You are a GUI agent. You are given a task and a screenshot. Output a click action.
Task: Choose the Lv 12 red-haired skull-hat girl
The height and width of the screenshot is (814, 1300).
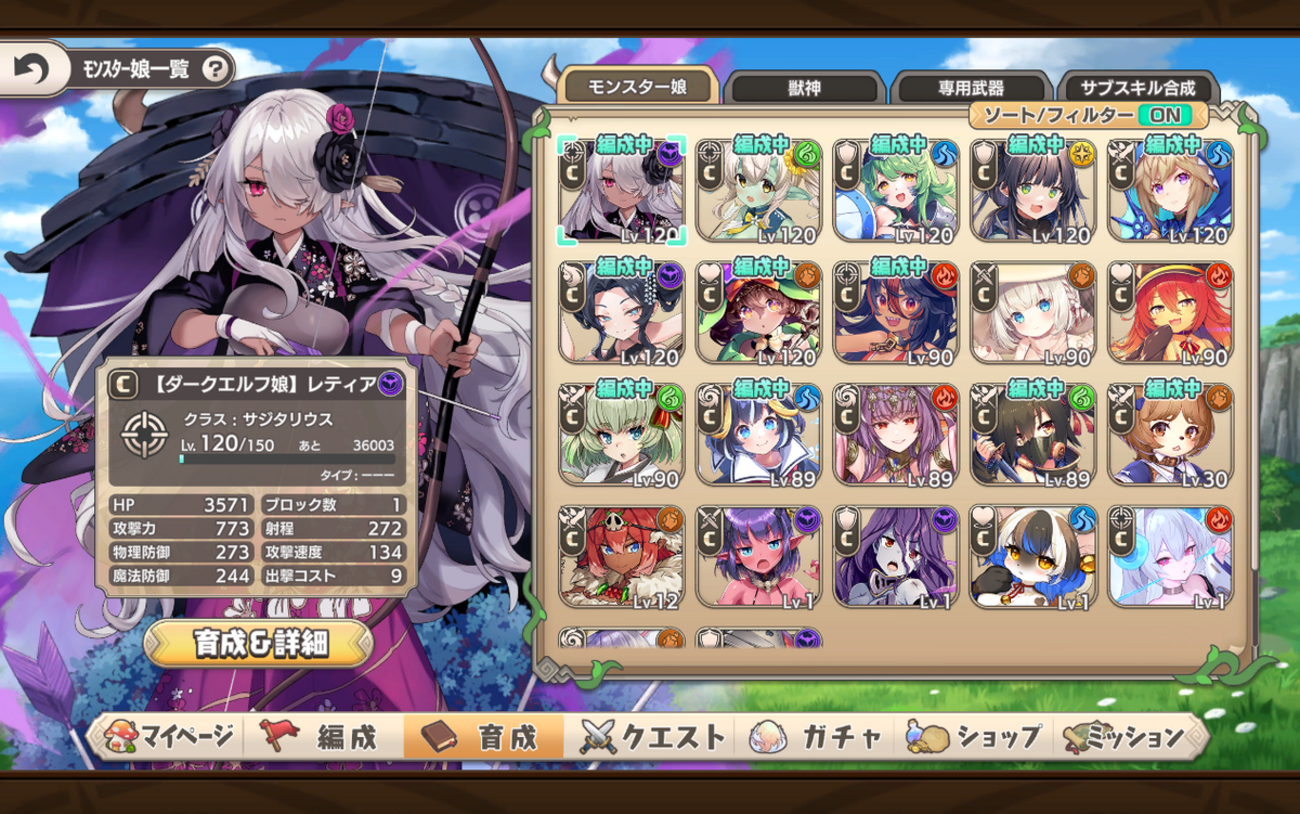point(621,558)
